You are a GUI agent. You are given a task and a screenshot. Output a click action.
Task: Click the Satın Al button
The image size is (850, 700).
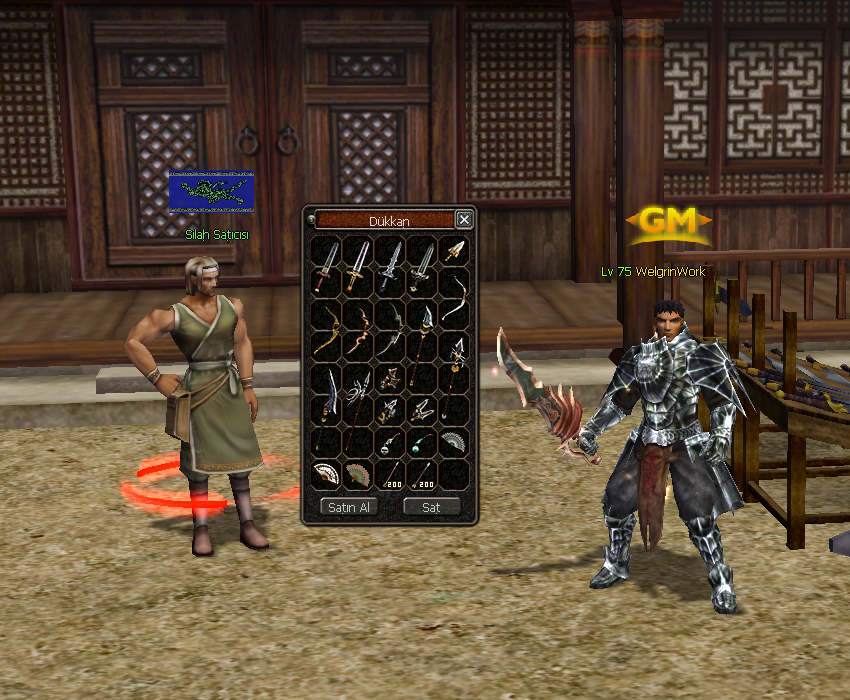[349, 507]
